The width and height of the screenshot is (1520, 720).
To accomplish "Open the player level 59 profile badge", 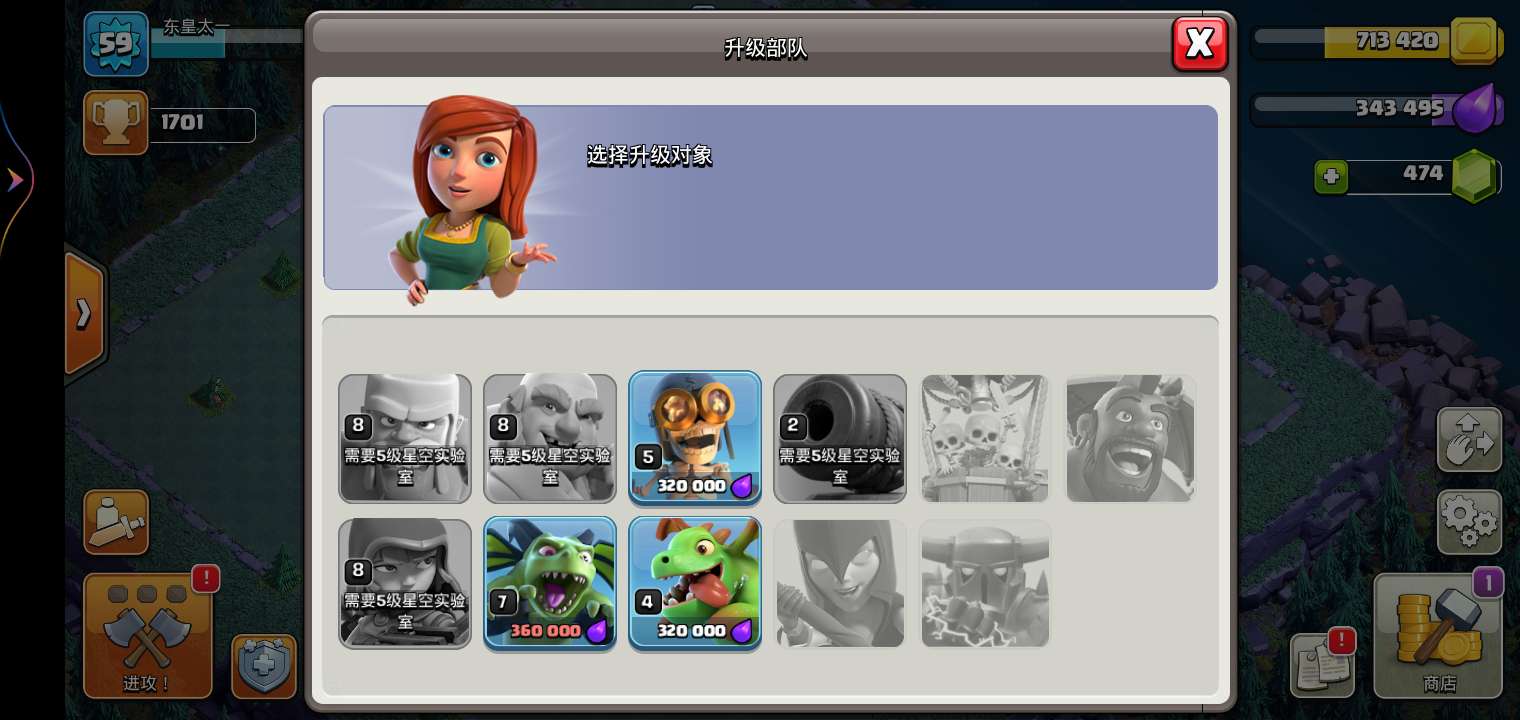I will click(x=116, y=44).
